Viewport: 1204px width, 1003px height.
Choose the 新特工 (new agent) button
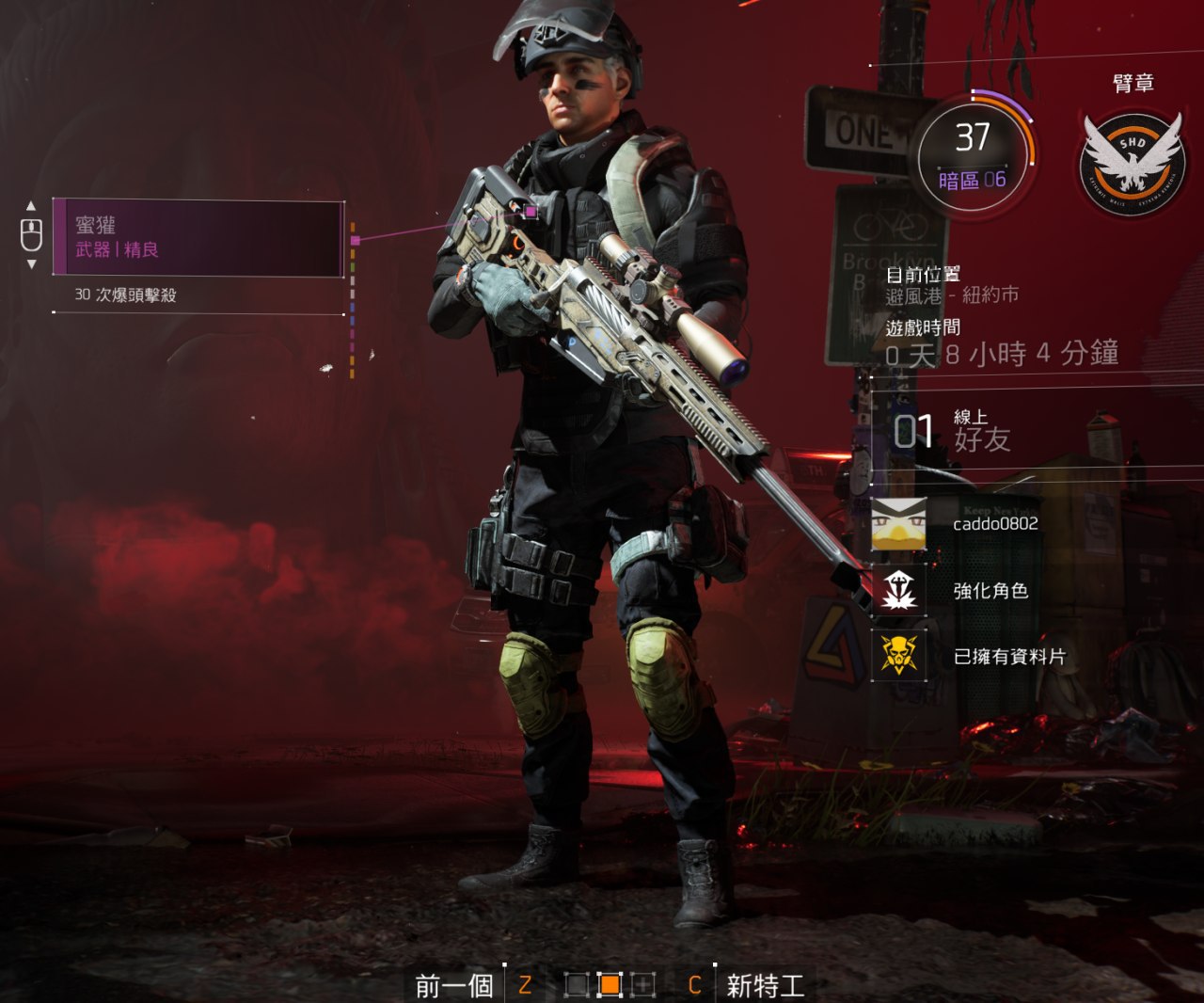[x=765, y=985]
